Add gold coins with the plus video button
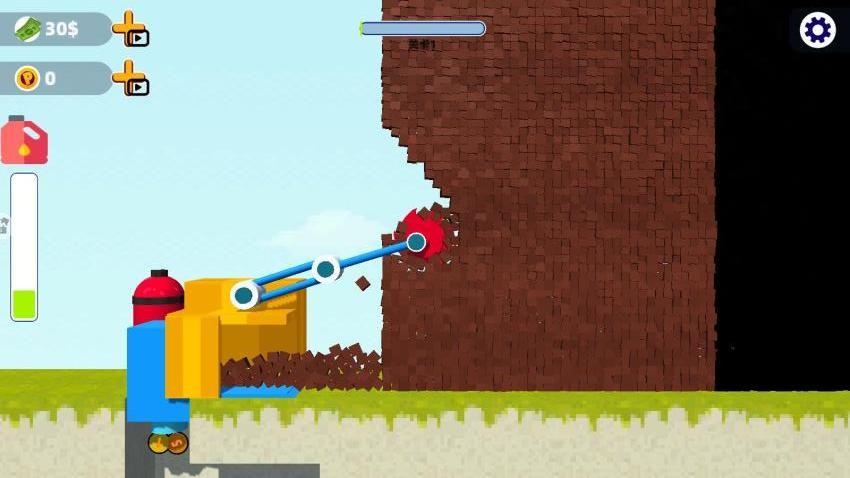The image size is (850, 478). coord(129,78)
